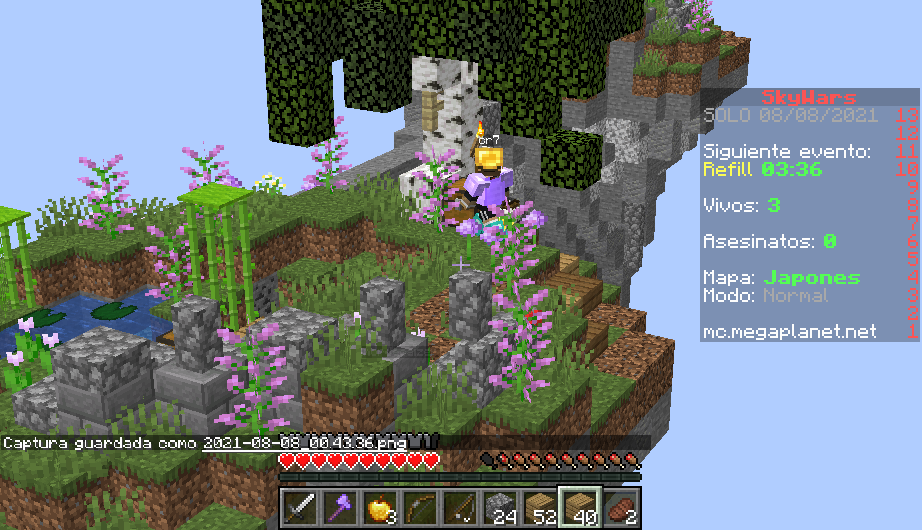Switch to the fishing rod slot

point(459,508)
